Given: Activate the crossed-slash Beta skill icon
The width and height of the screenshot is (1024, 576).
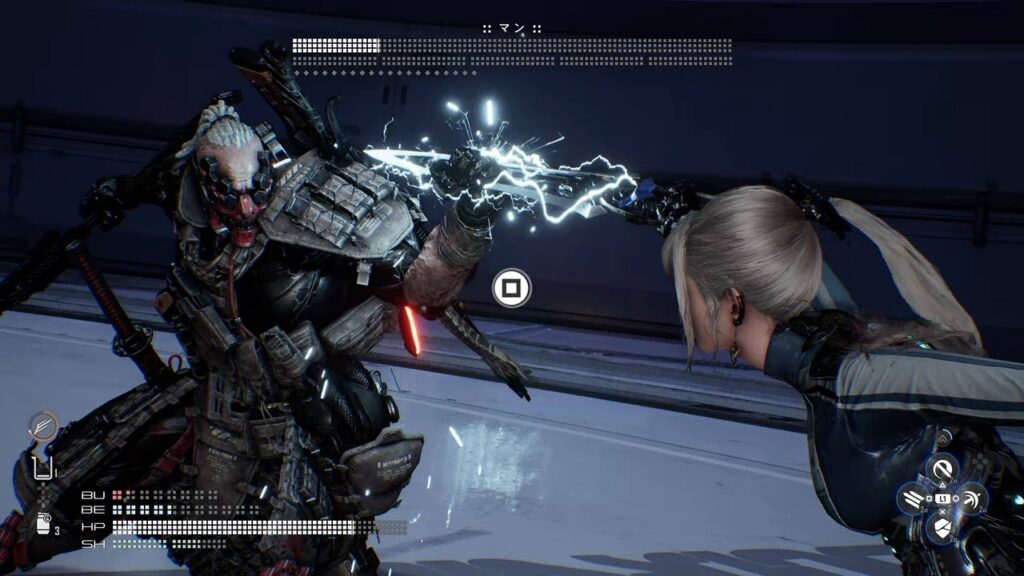Looking at the screenshot, I should [x=972, y=497].
